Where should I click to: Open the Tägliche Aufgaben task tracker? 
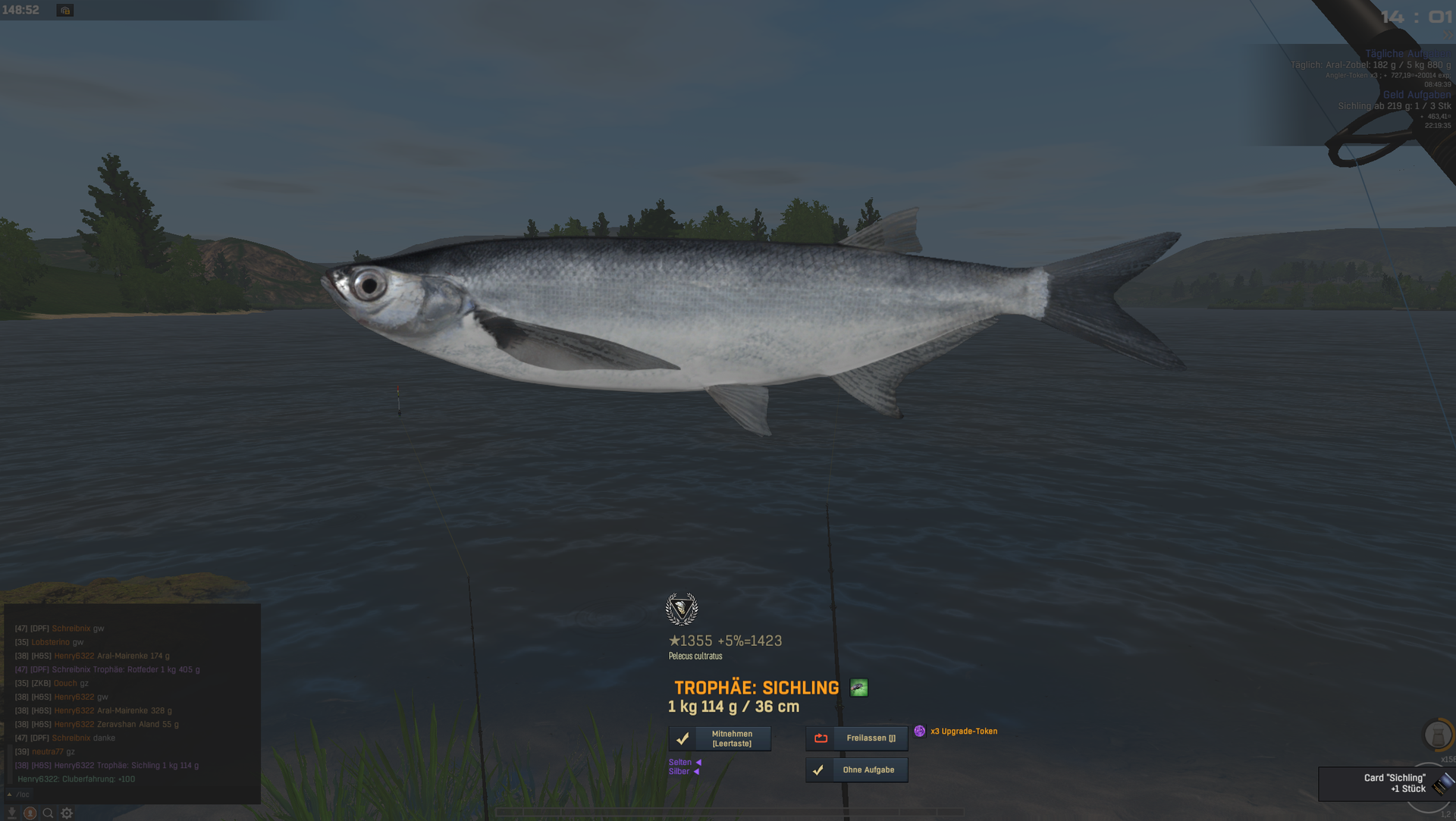pos(1407,54)
